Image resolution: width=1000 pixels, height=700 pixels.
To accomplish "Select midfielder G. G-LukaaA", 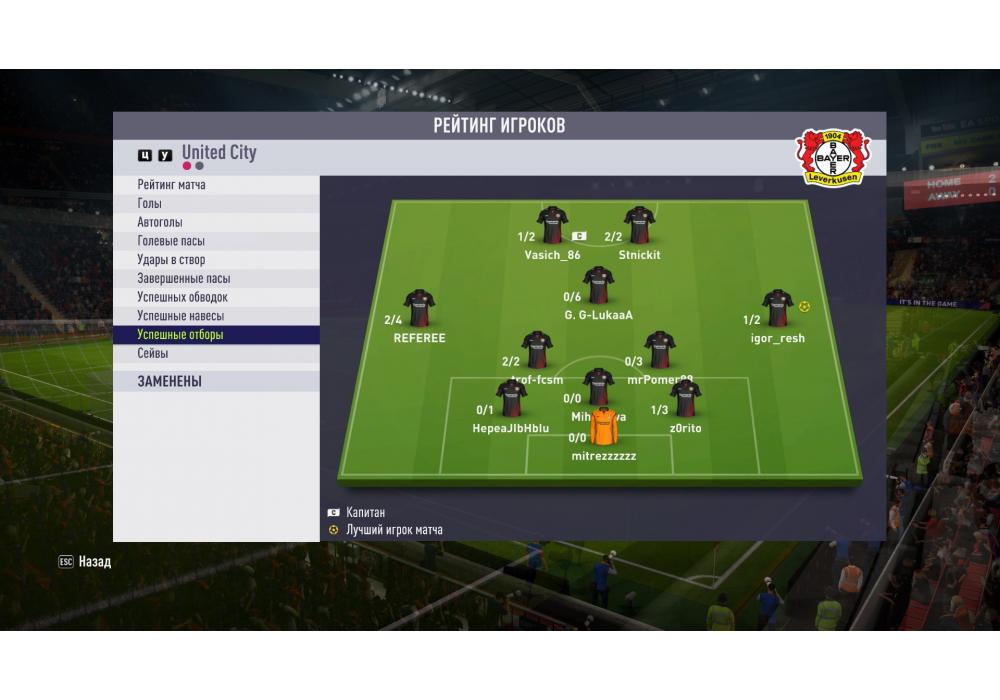I will coord(598,285).
